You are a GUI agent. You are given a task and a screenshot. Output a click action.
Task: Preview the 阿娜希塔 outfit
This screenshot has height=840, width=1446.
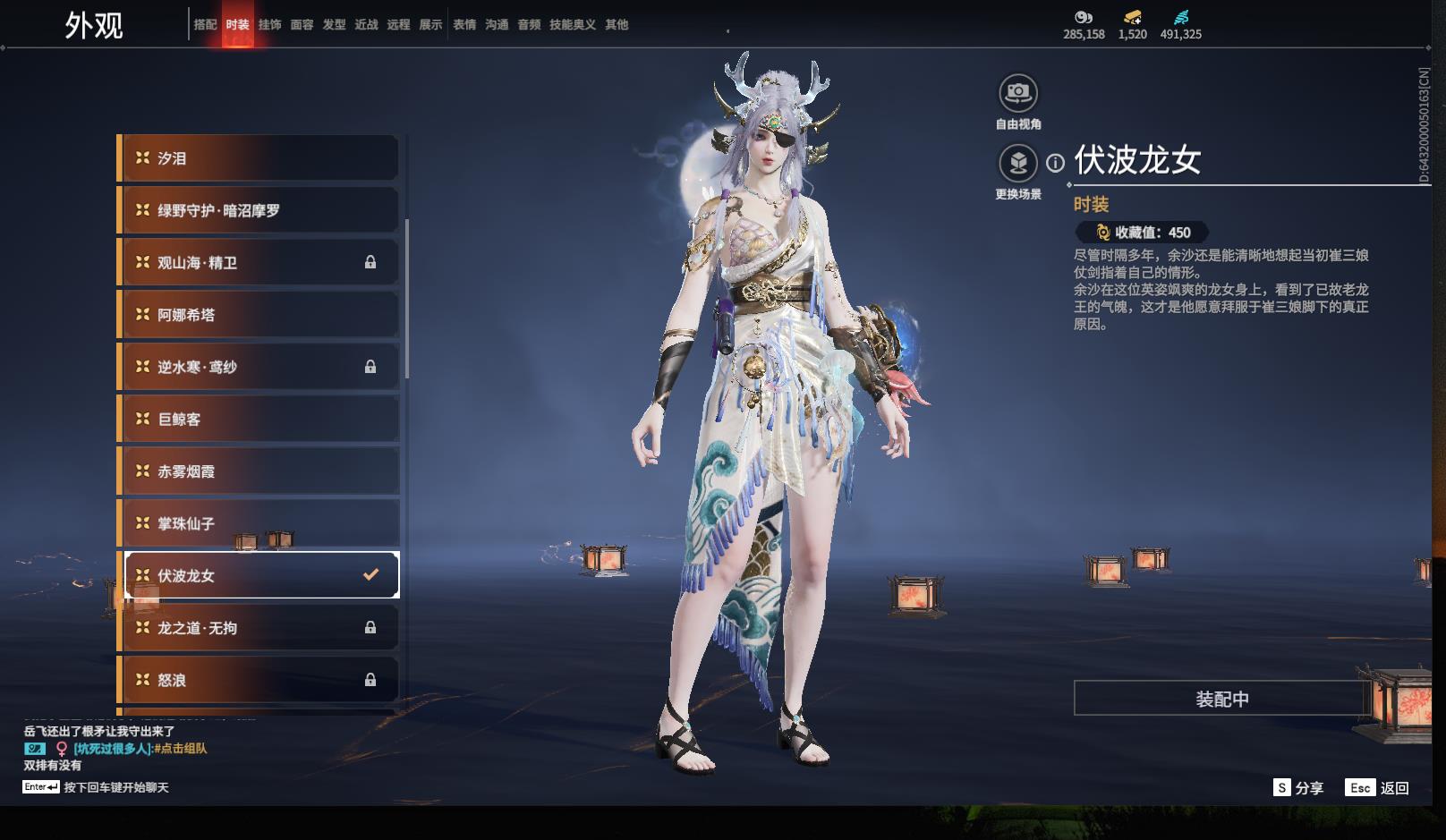tap(259, 315)
